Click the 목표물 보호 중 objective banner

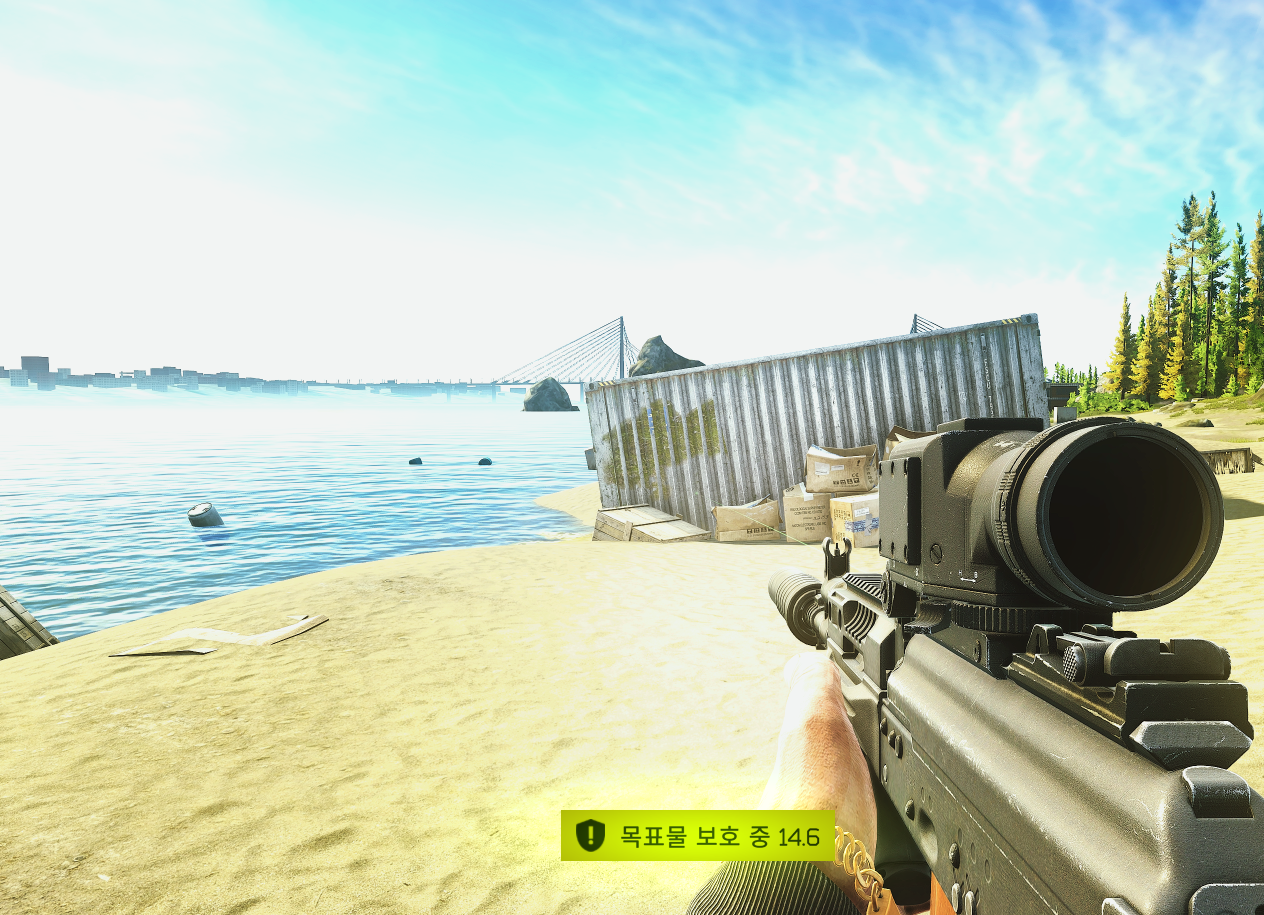698,836
